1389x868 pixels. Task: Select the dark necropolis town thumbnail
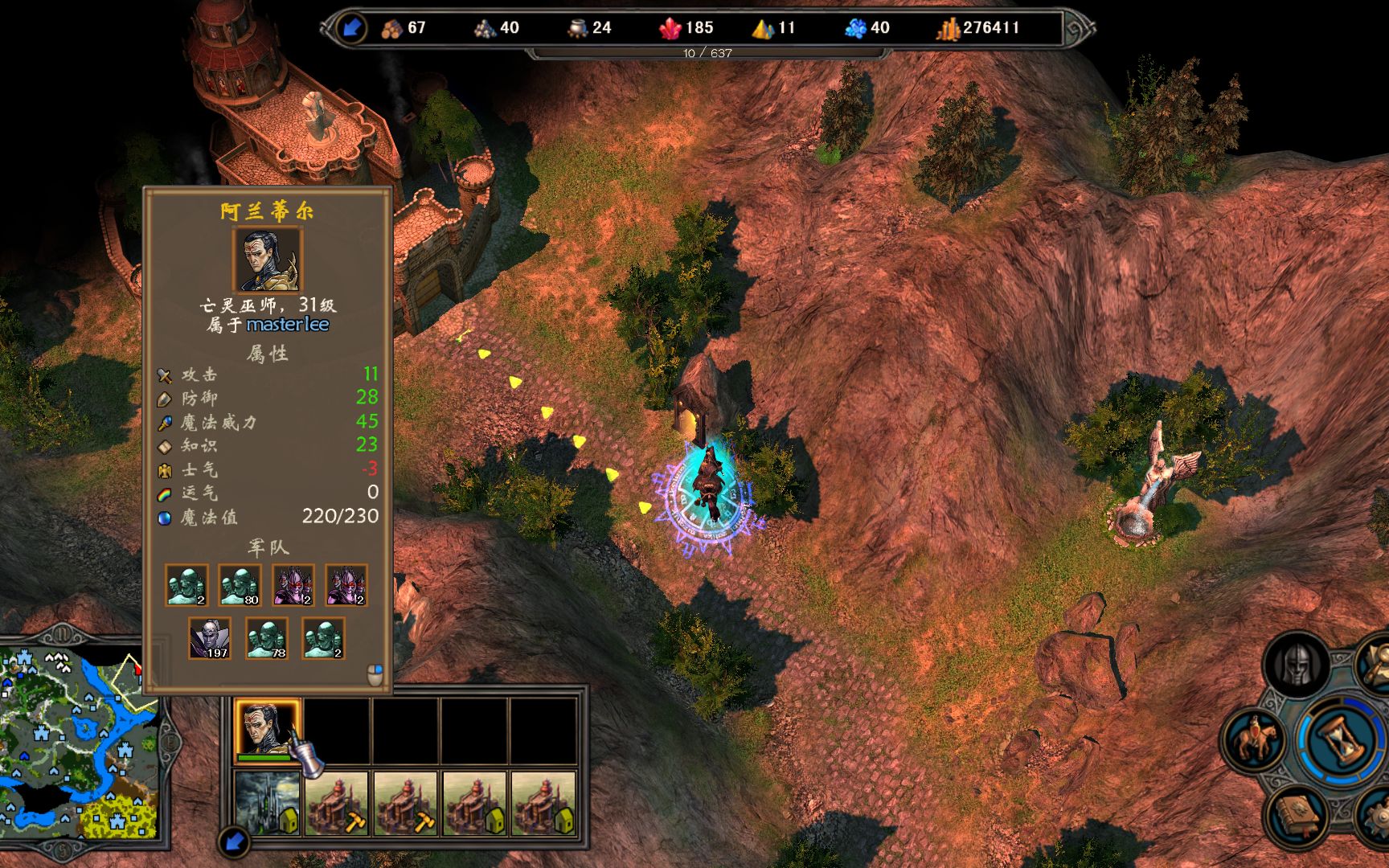[x=267, y=803]
